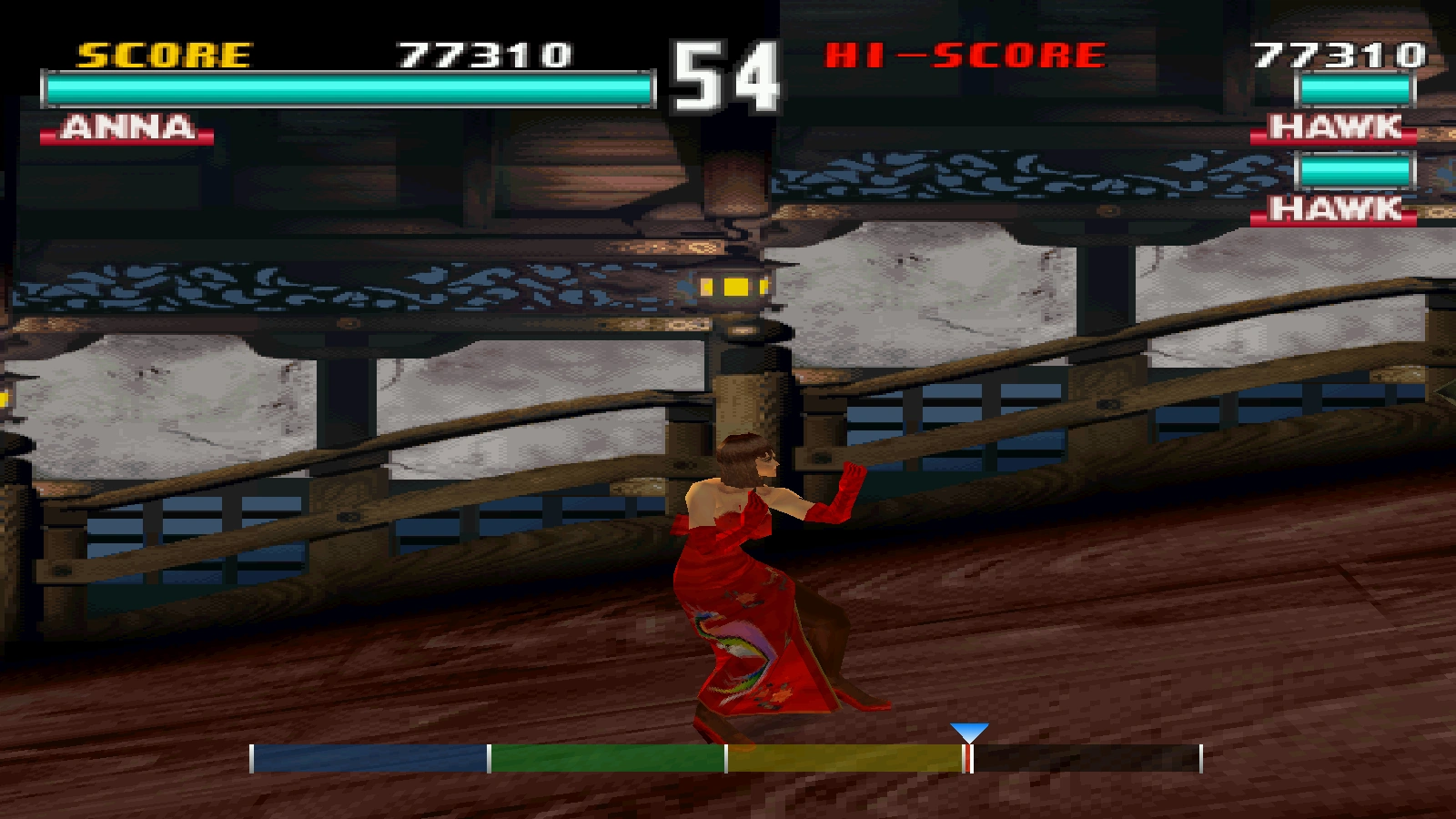Click the red divider on the bottom stage bar
Image resolution: width=1456 pixels, height=819 pixels.
click(x=966, y=756)
